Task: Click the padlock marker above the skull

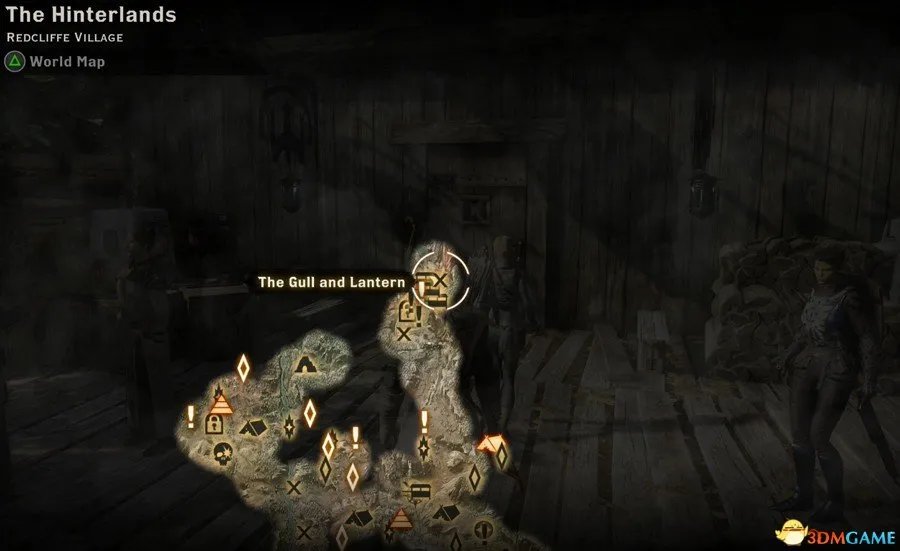Action: (x=213, y=424)
